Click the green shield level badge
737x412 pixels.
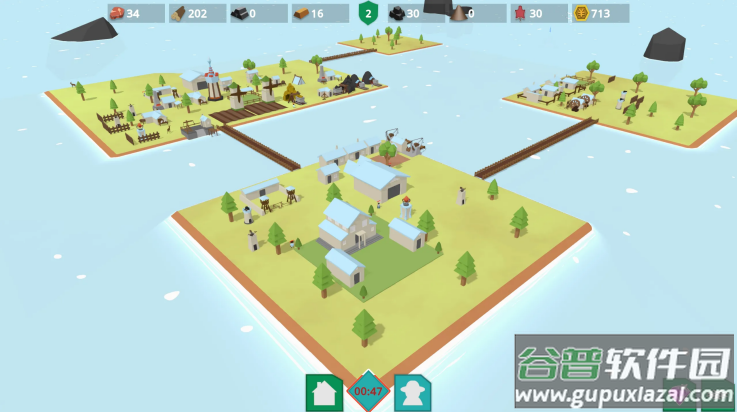coord(368,13)
